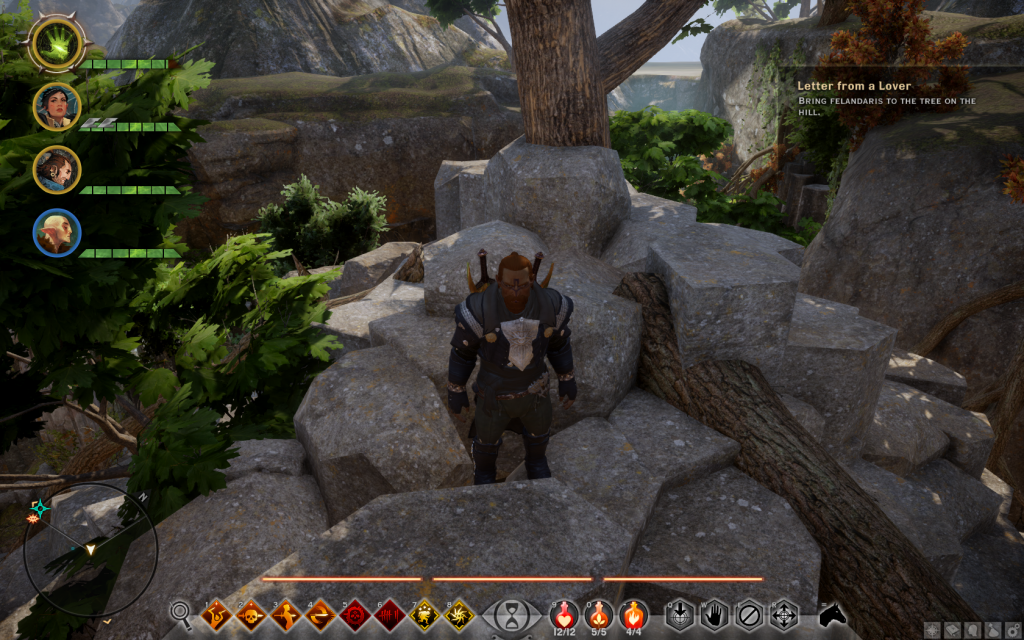Activate the magnifying glass search icon

(181, 612)
